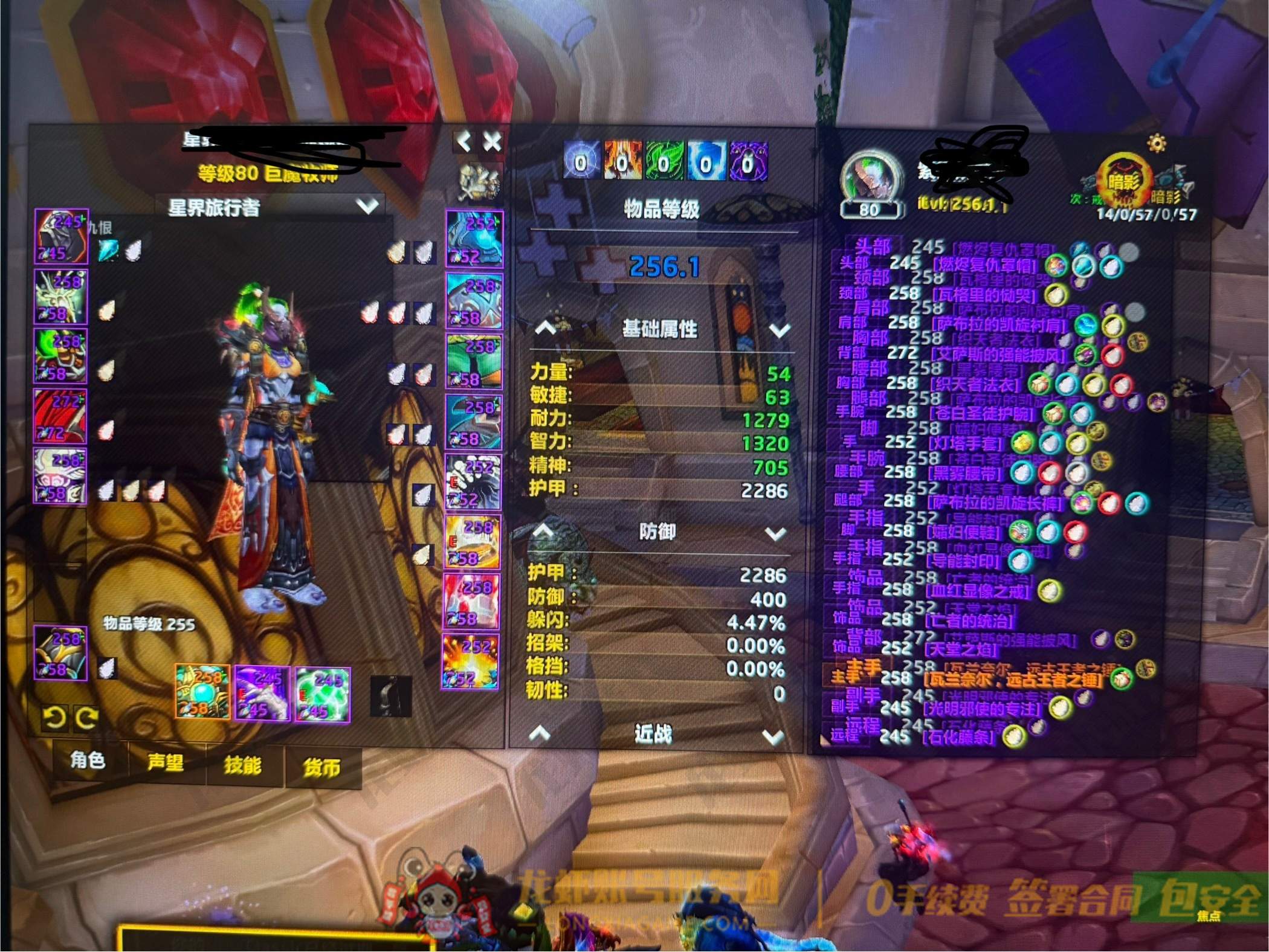1269x952 pixels.
Task: Rotate the character model right
Action: point(87,718)
